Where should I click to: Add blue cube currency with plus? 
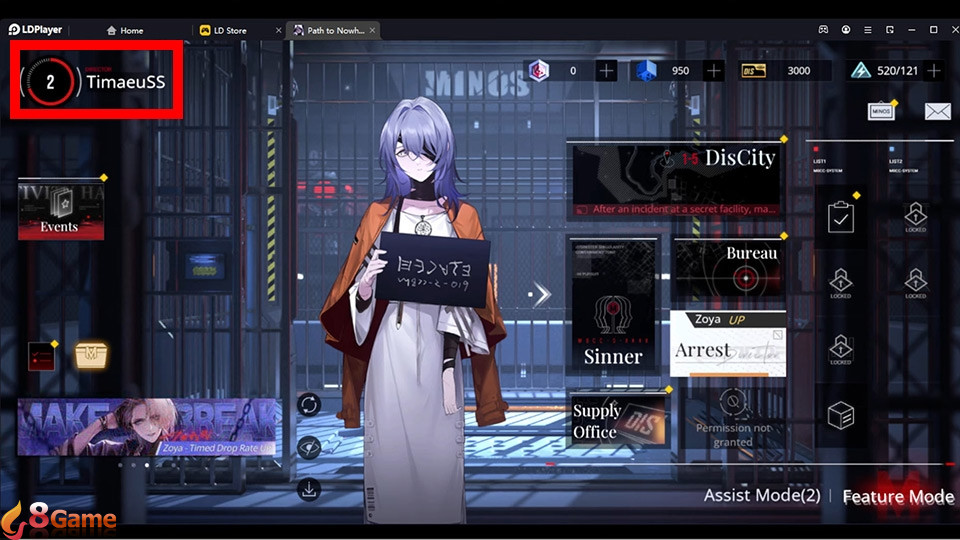(x=713, y=71)
